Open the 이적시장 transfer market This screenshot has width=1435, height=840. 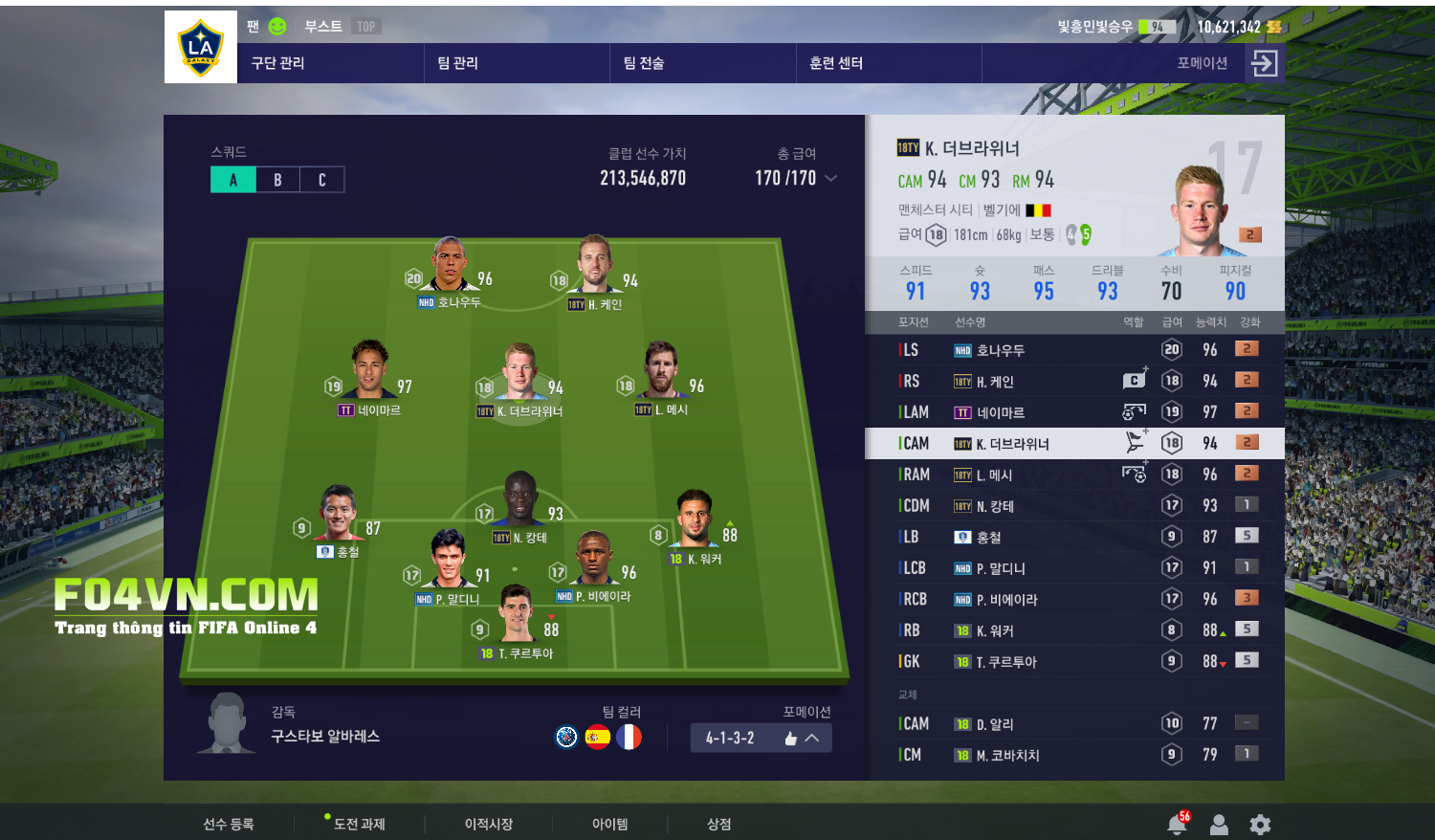(489, 824)
